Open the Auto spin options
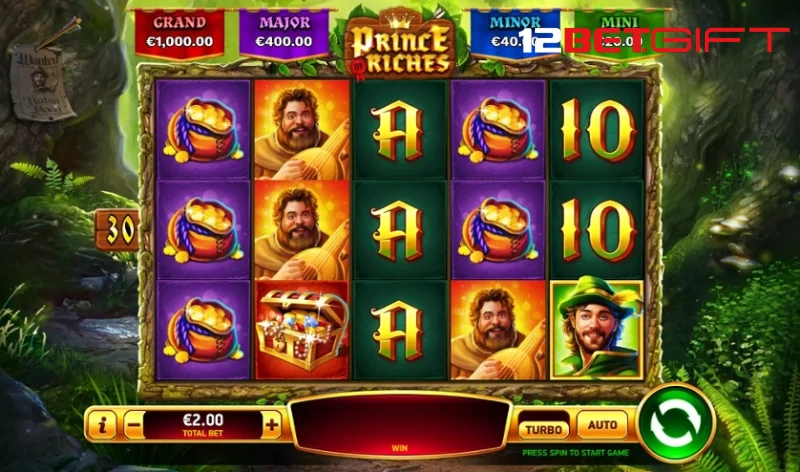This screenshot has width=800, height=472. coord(602,425)
